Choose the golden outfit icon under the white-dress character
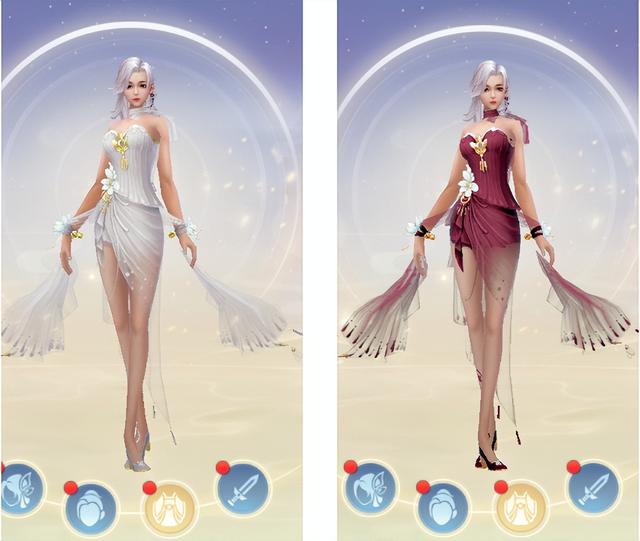Screen dimensions: 640x541 [x=168, y=507]
